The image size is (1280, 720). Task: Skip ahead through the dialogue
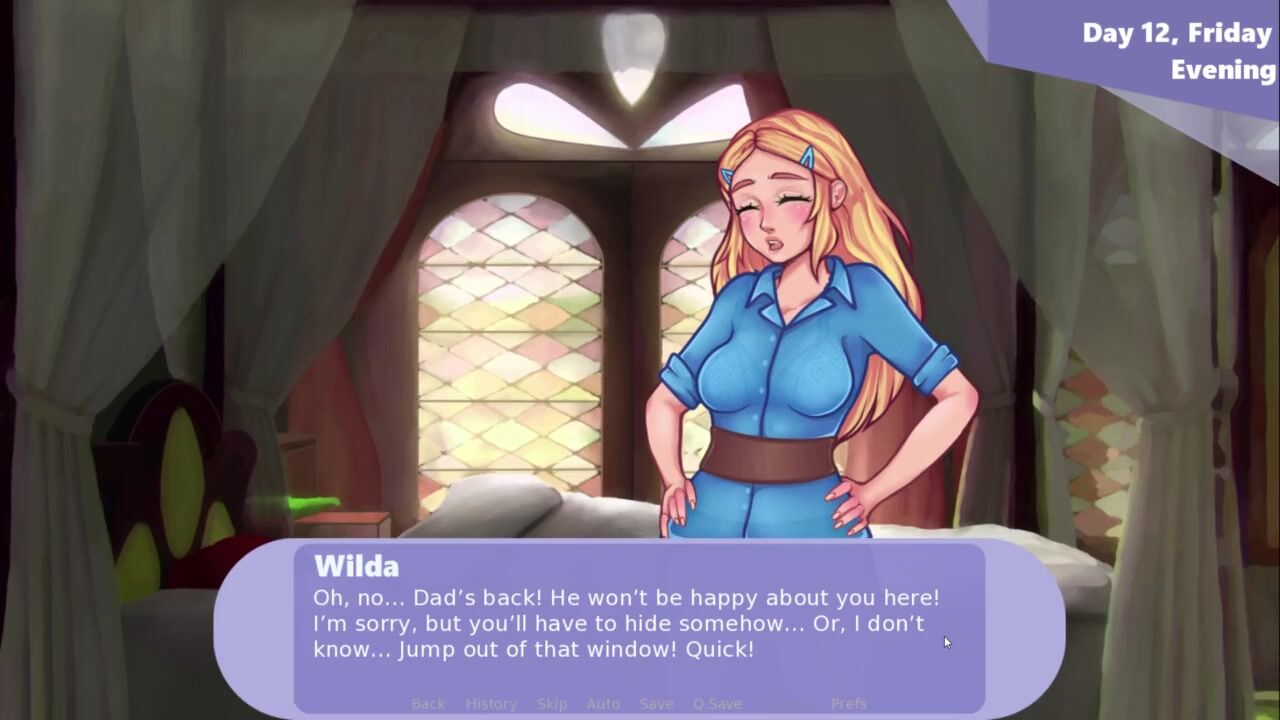tap(551, 704)
